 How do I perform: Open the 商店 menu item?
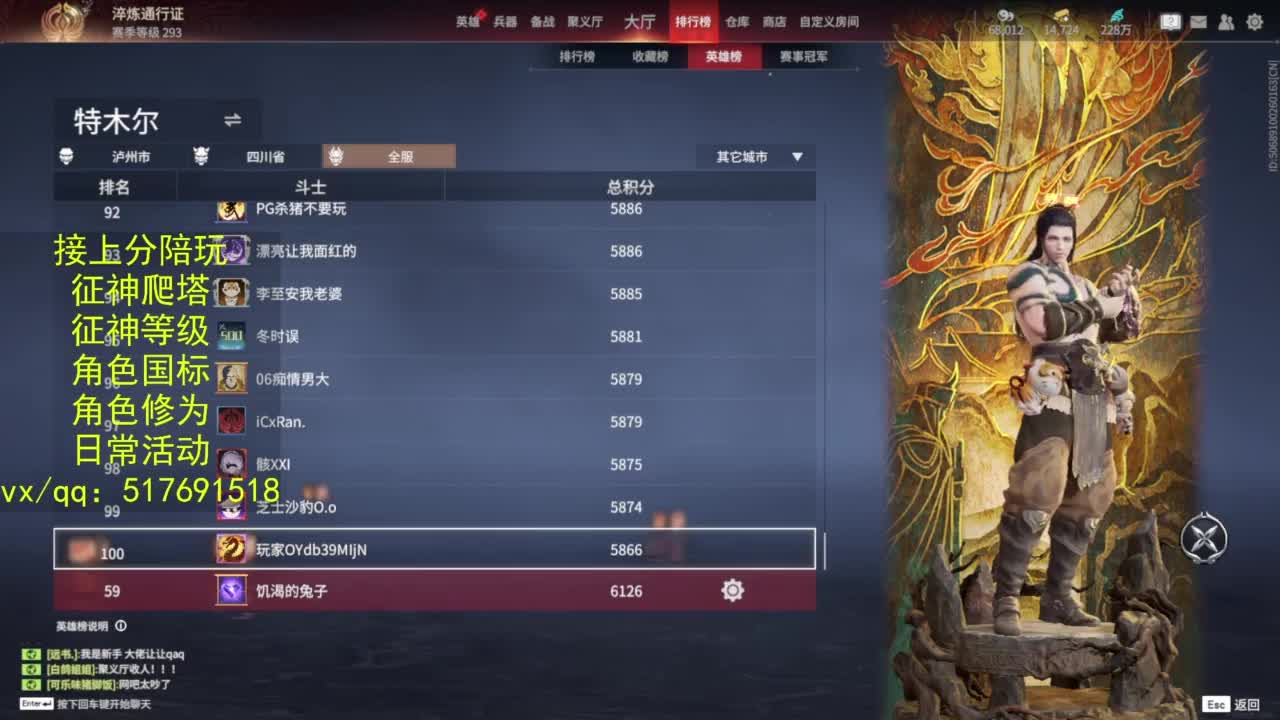click(x=775, y=21)
